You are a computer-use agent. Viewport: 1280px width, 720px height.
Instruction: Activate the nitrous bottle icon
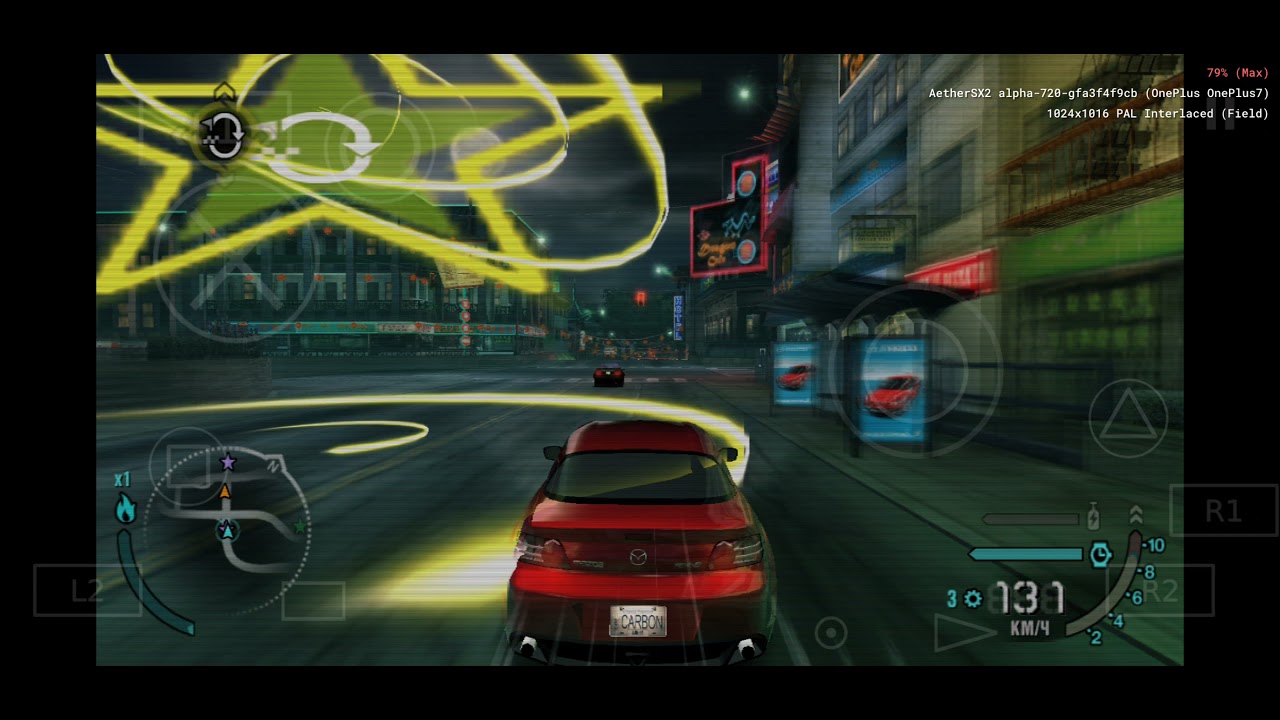1093,518
